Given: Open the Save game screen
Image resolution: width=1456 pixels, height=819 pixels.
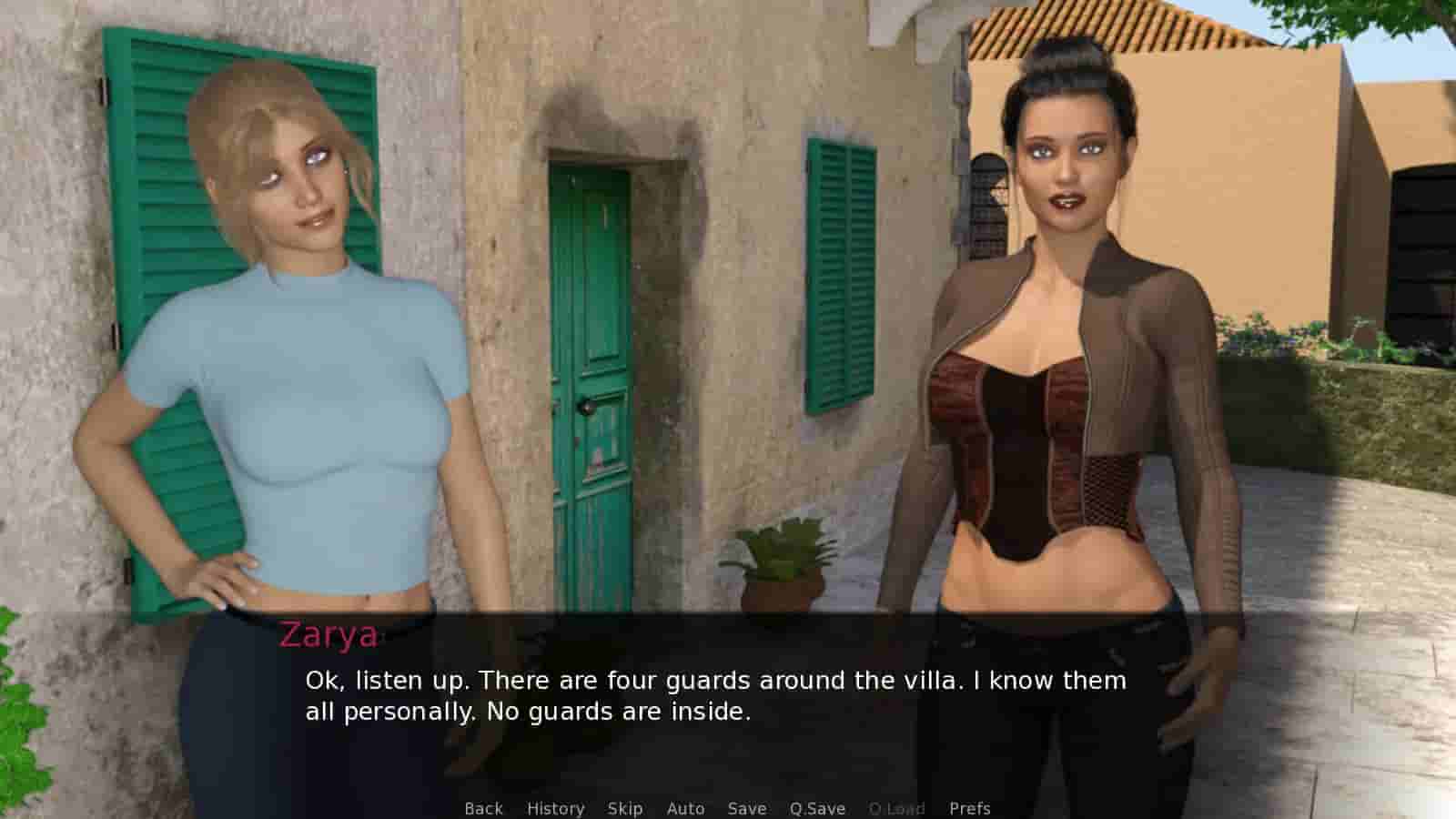Looking at the screenshot, I should (x=746, y=808).
